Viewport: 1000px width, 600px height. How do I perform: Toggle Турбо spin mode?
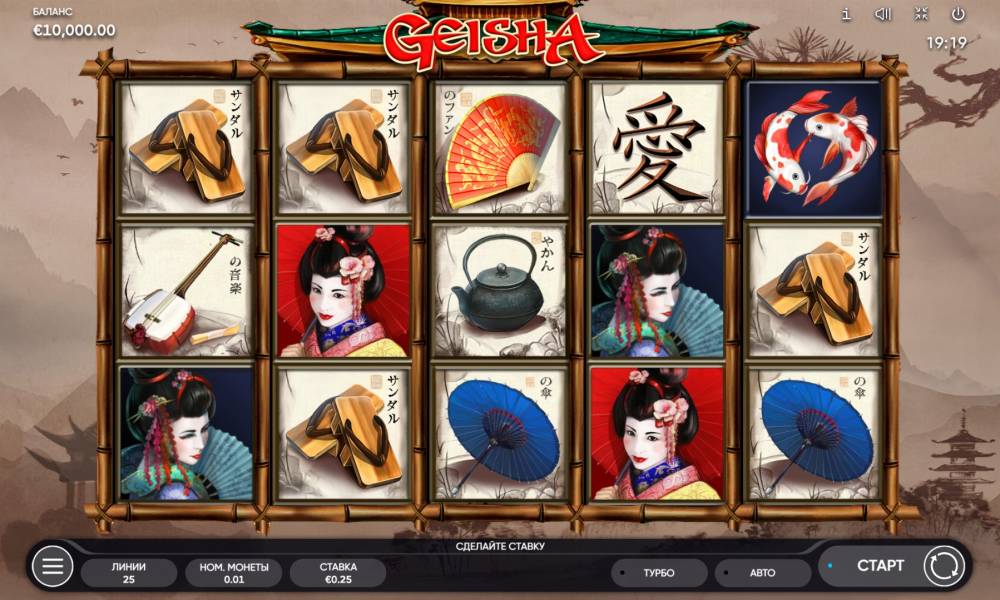click(658, 573)
